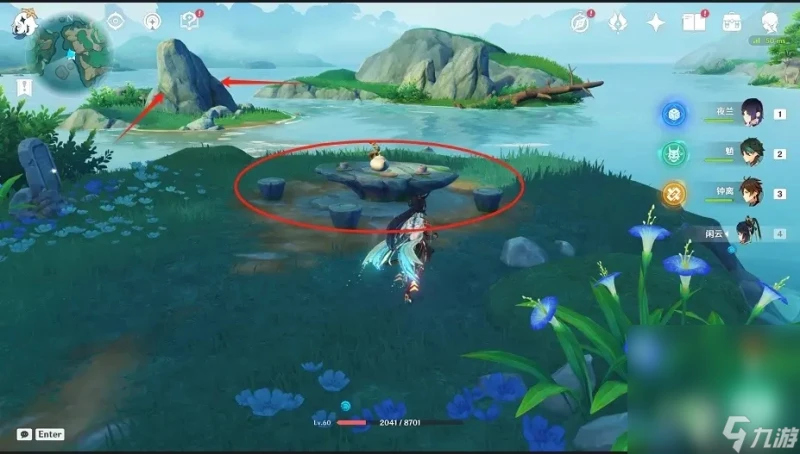The image size is (800, 454).
Task: Open the question mark tutorial notice
Action: tap(189, 21)
